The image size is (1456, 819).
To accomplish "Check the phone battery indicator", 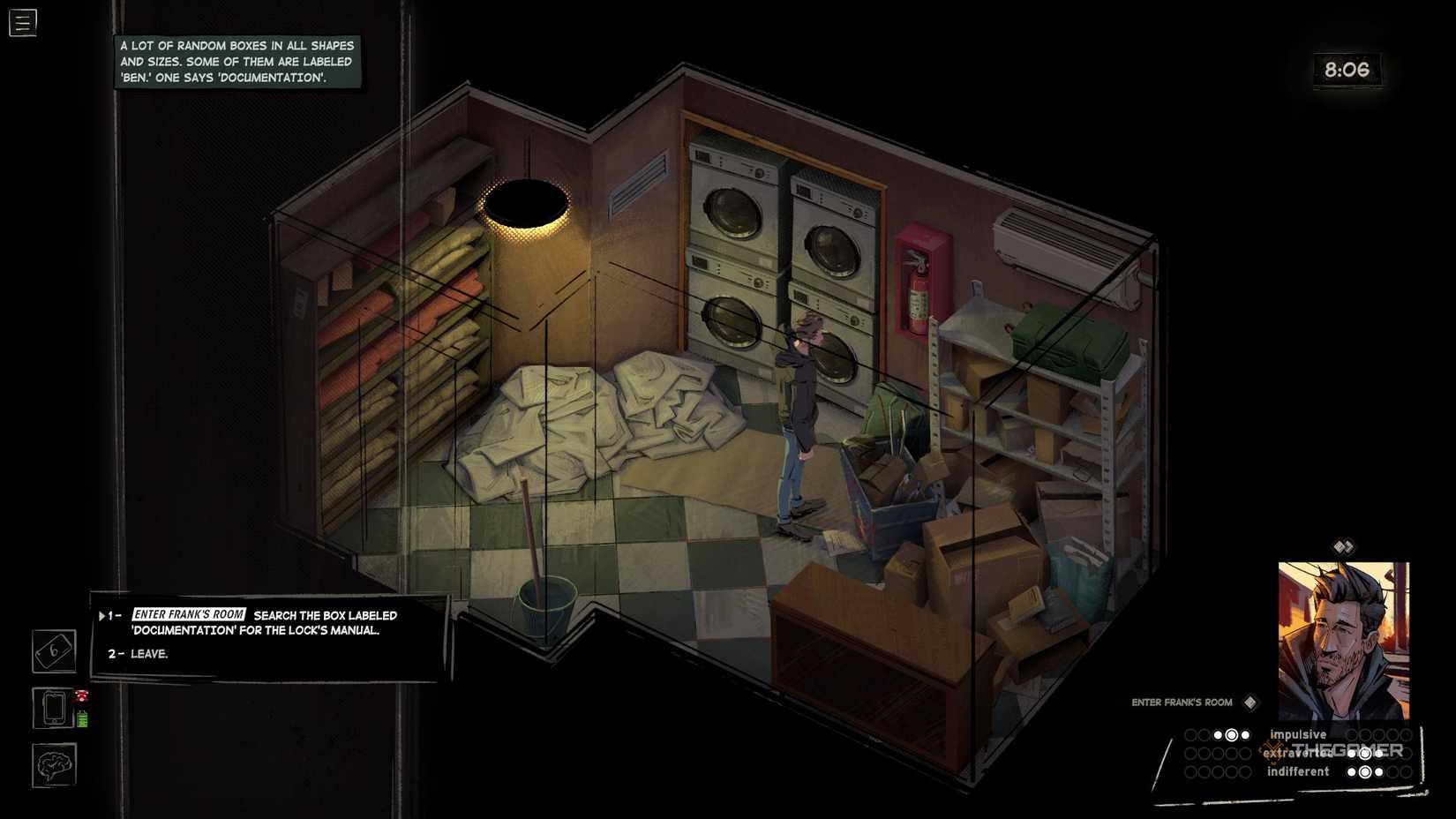I will pos(83,718).
